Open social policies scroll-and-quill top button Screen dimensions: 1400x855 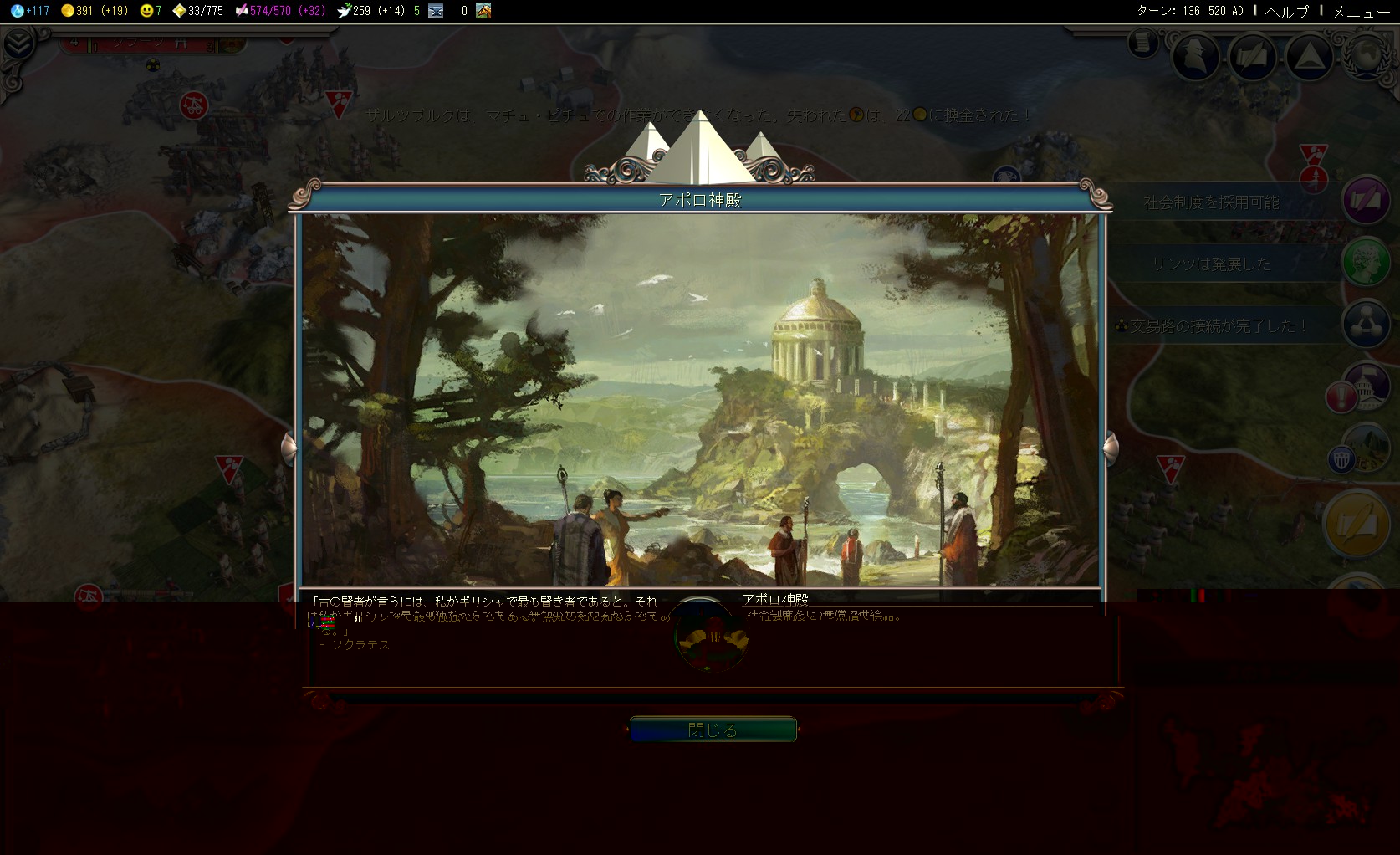click(1251, 56)
